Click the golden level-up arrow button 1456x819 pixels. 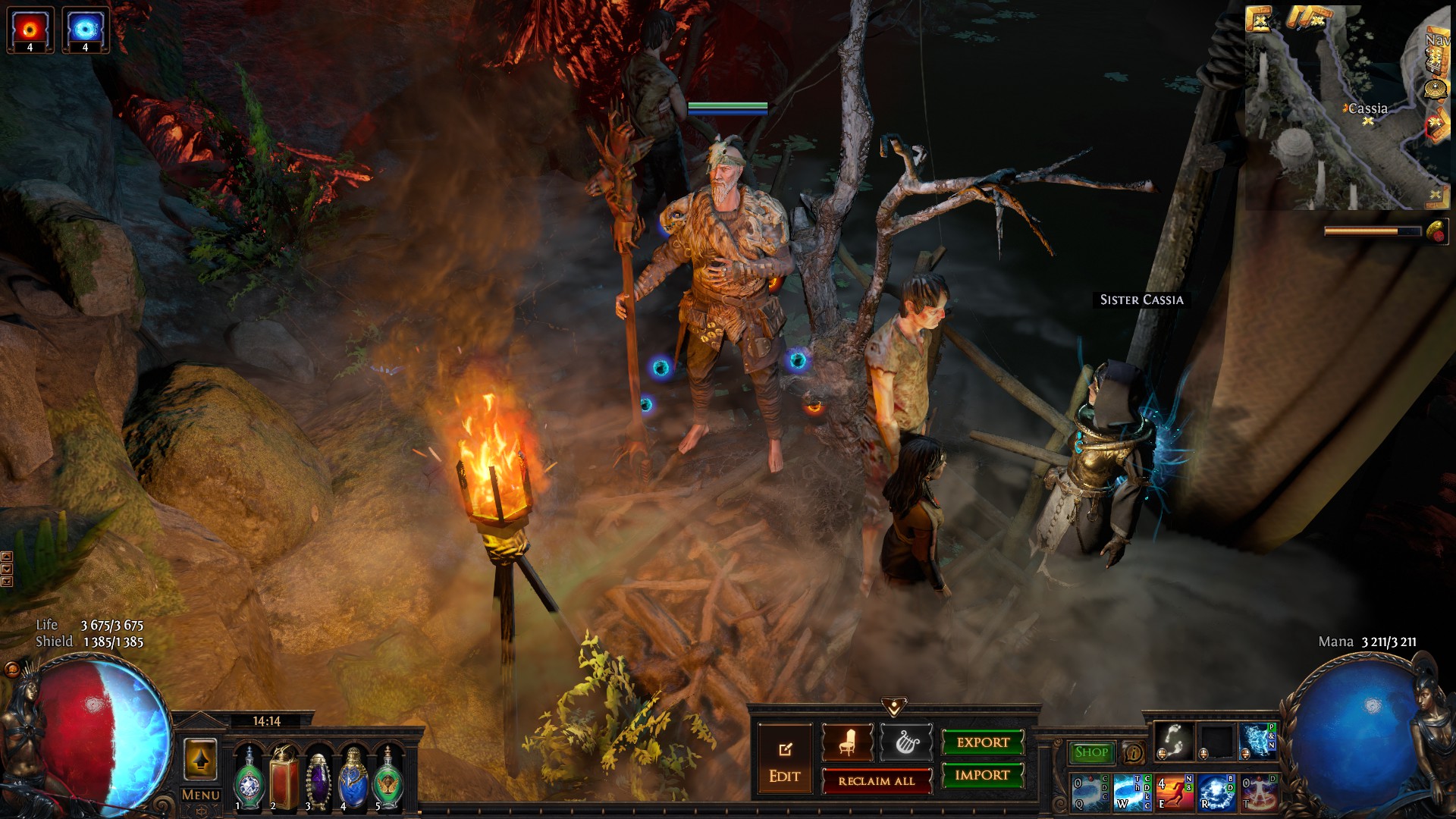coord(200,759)
